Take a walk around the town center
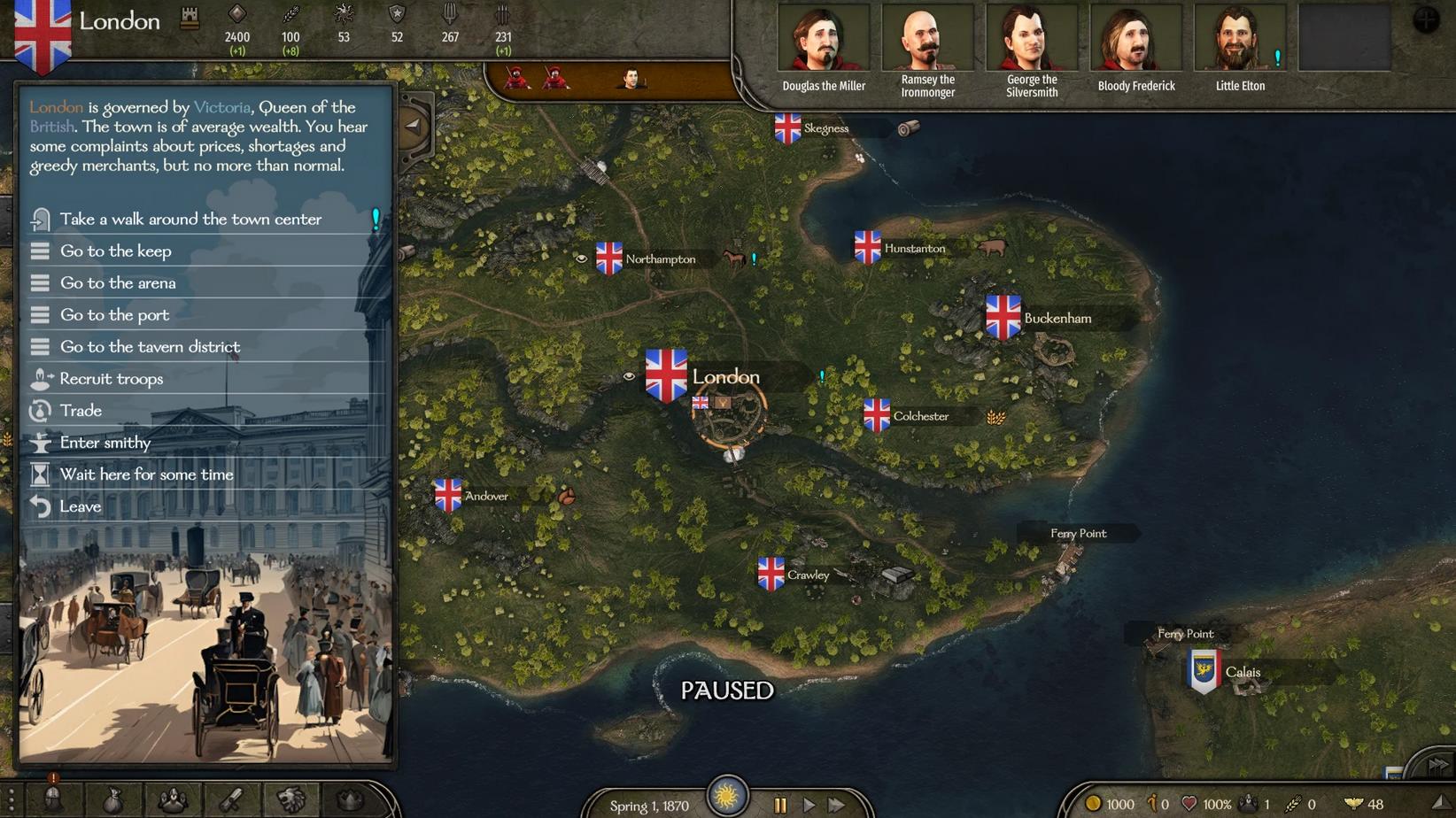The height and width of the screenshot is (818, 1456). pos(190,220)
